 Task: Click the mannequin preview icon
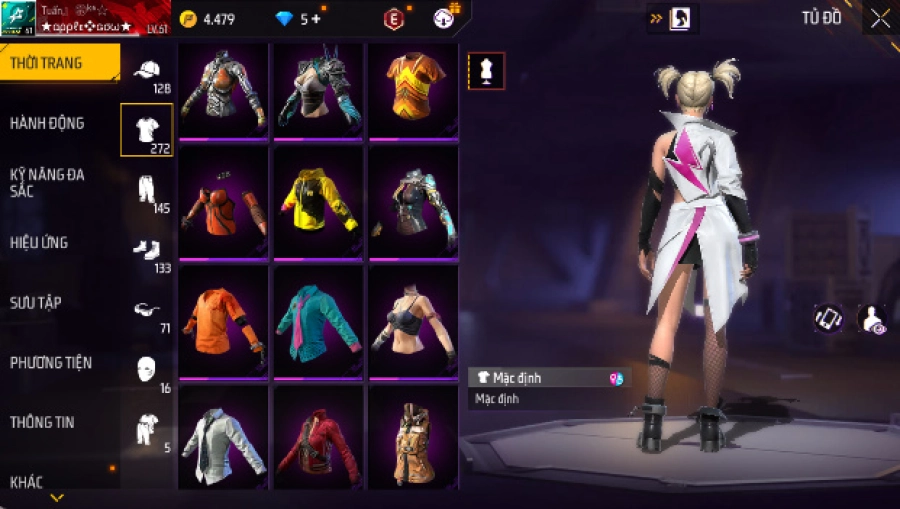pos(487,71)
